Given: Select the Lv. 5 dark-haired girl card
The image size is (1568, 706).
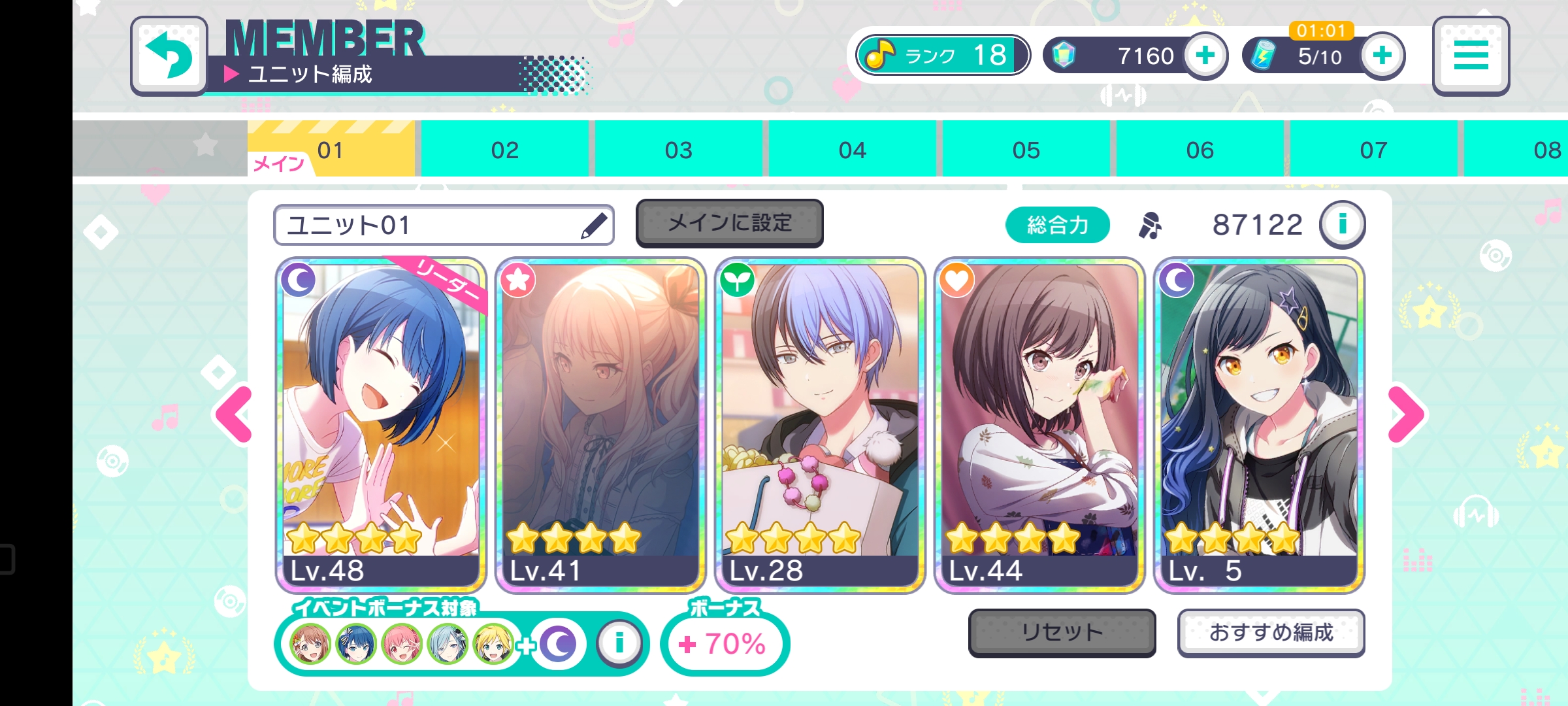Looking at the screenshot, I should pos(1259,425).
